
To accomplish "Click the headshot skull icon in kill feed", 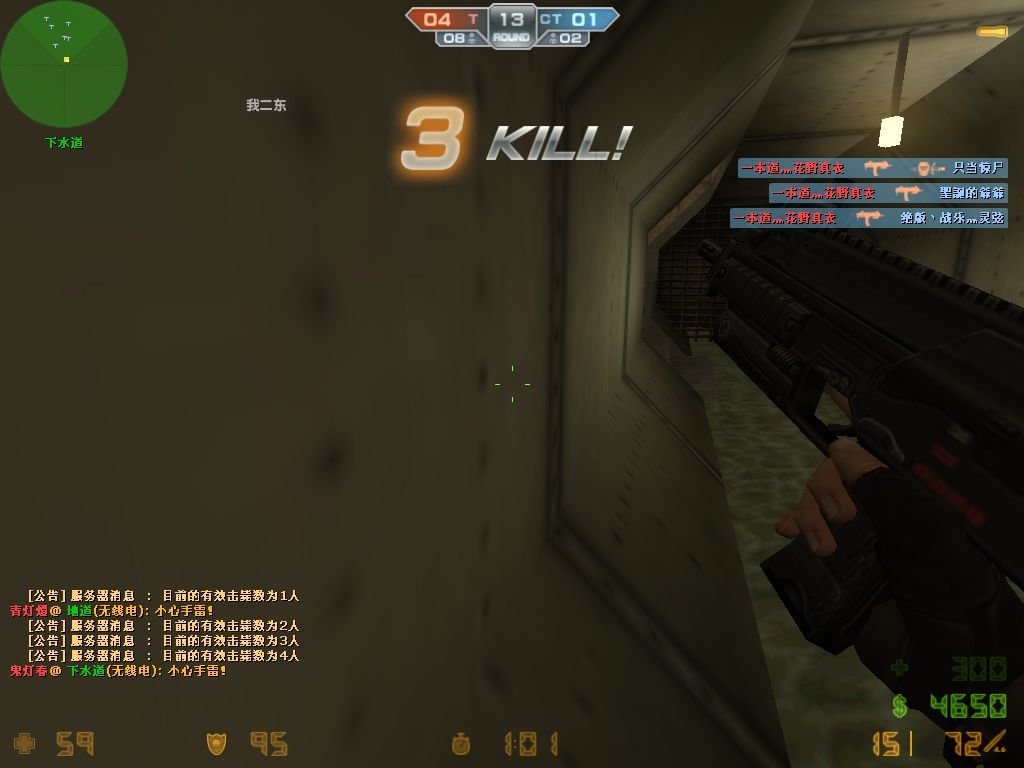I will point(929,168).
